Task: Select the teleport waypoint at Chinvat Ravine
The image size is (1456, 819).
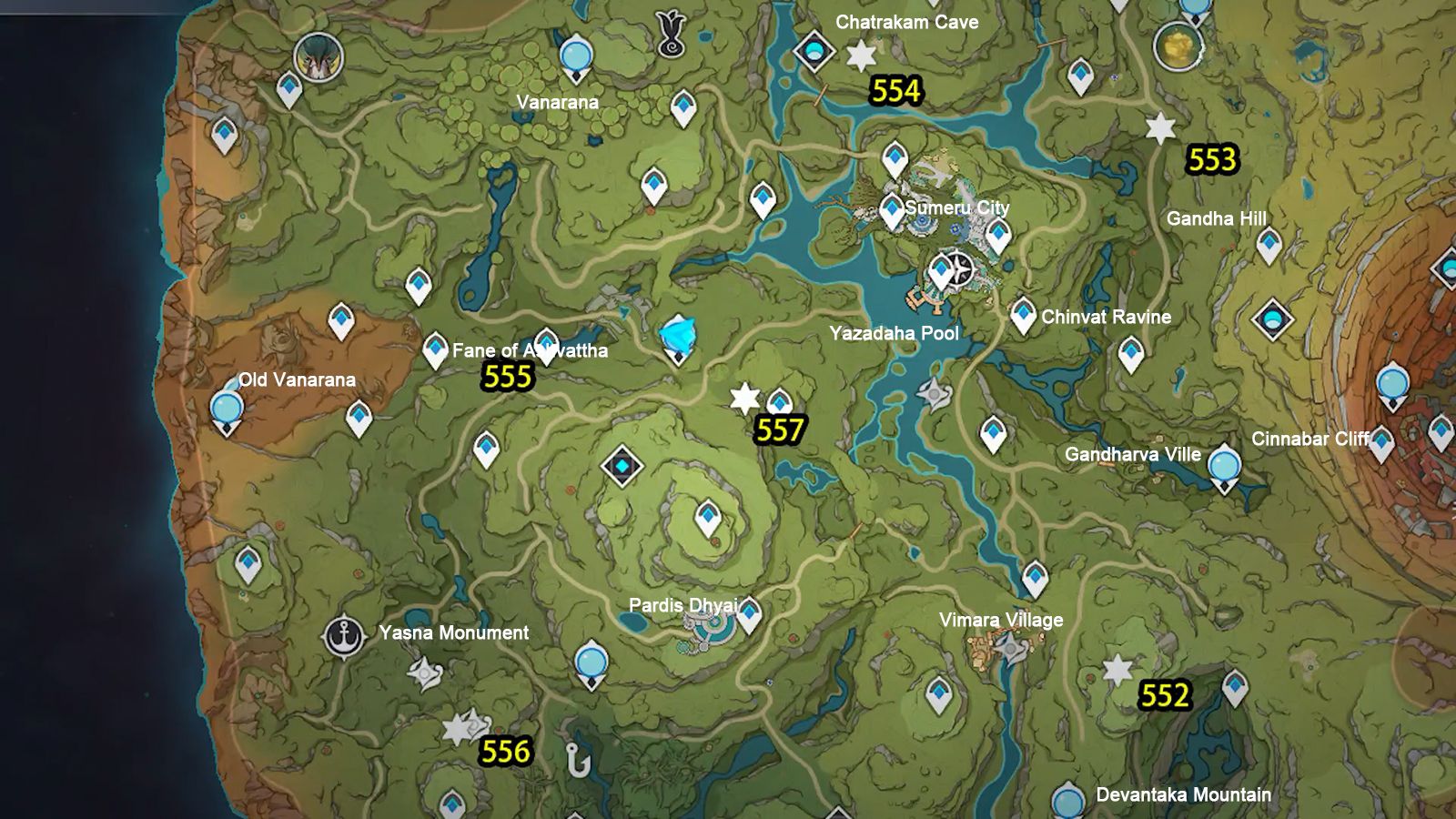Action: (x=1023, y=314)
